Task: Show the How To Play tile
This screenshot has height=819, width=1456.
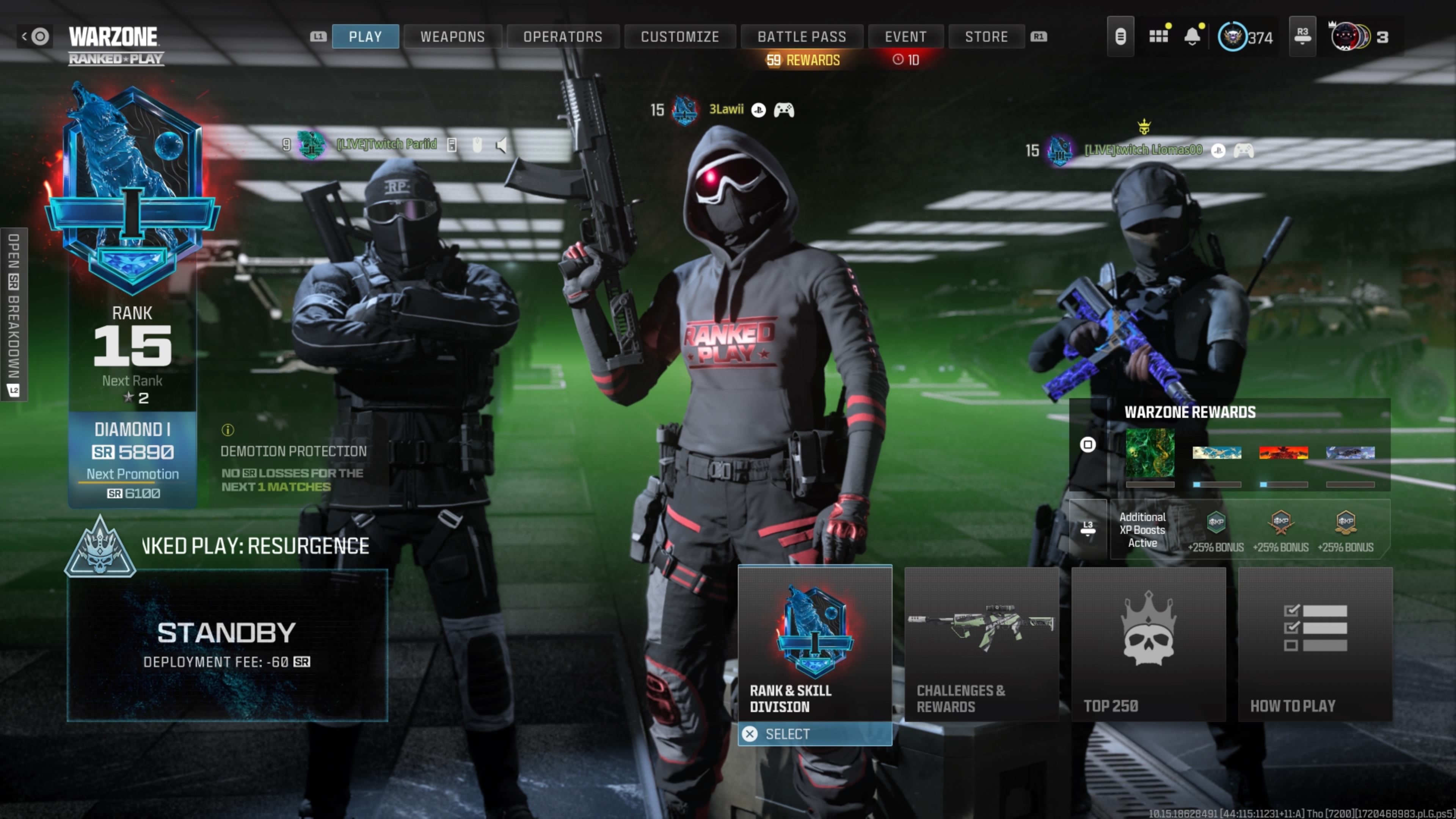Action: point(1315,644)
